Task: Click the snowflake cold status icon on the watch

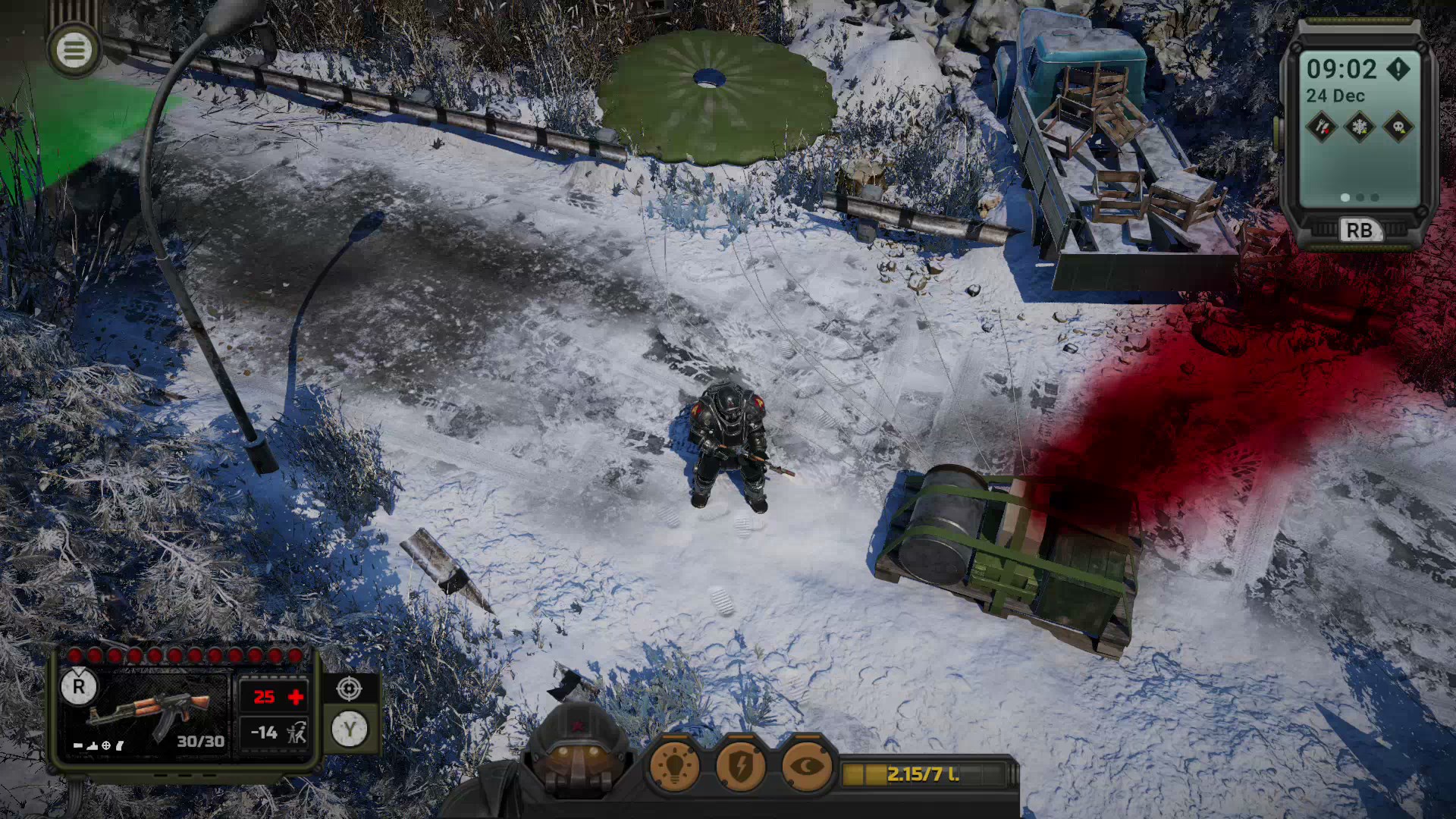Action: 1359,126
